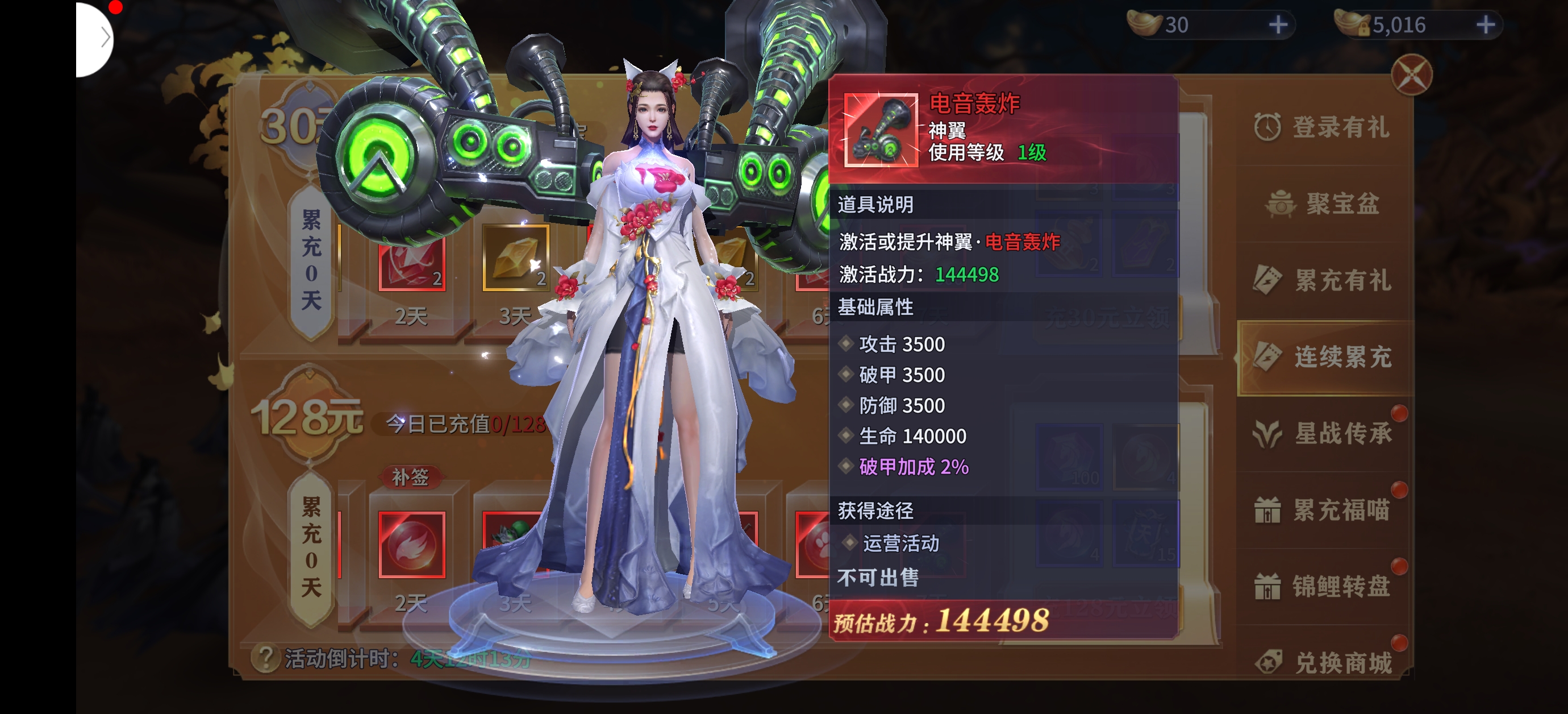Go to the 星战传承 tab
The width and height of the screenshot is (1568, 714).
1323,434
